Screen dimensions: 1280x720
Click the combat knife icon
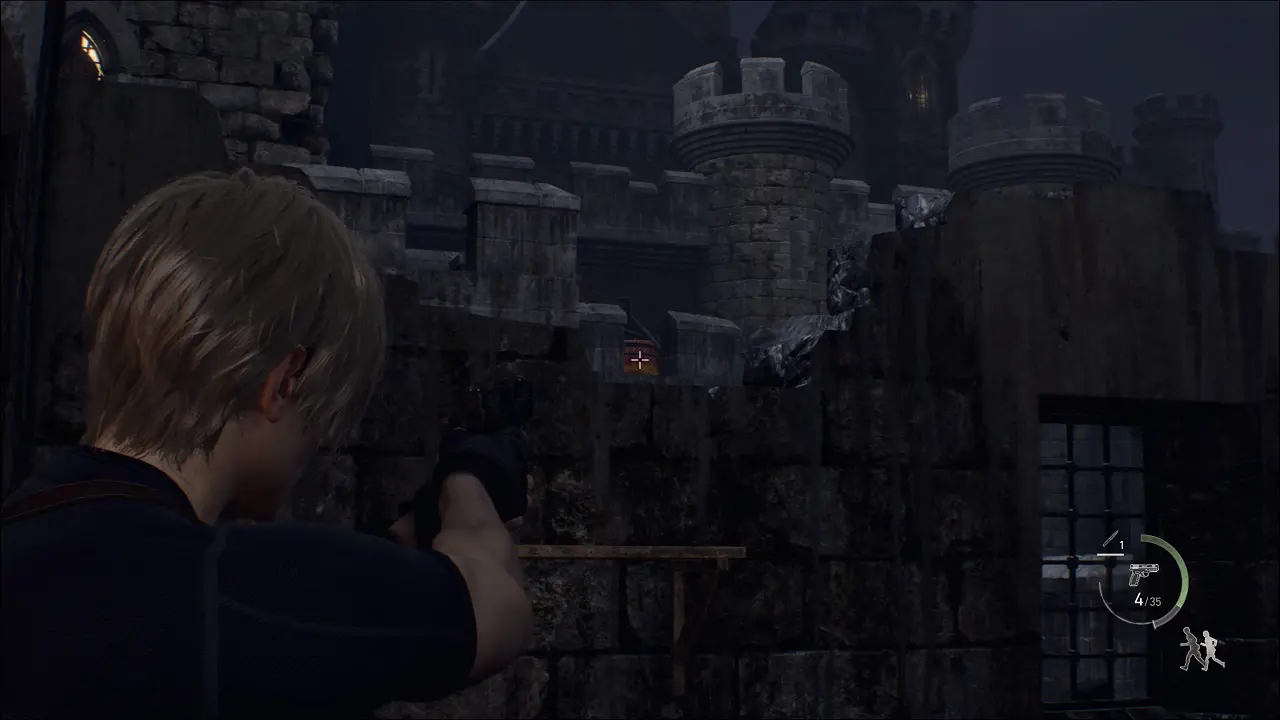point(1107,543)
